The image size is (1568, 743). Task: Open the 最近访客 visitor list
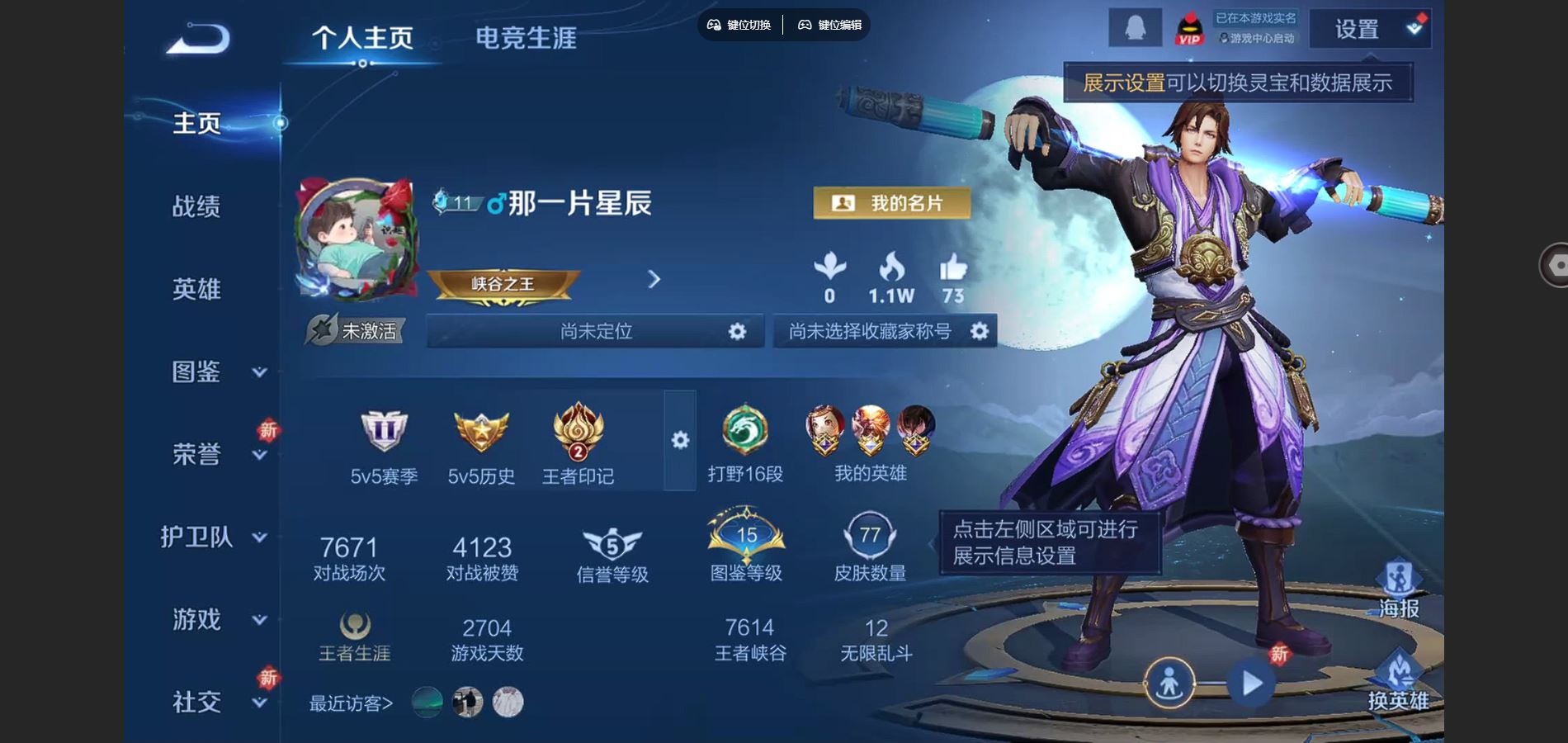pos(351,703)
